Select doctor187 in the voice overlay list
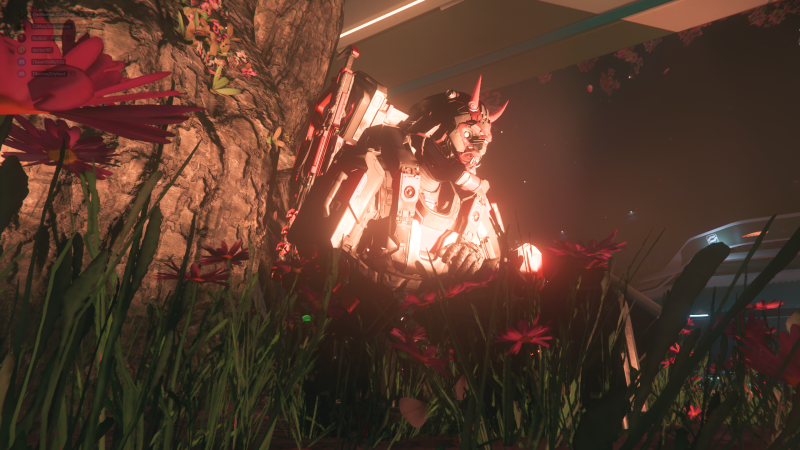 42,50
